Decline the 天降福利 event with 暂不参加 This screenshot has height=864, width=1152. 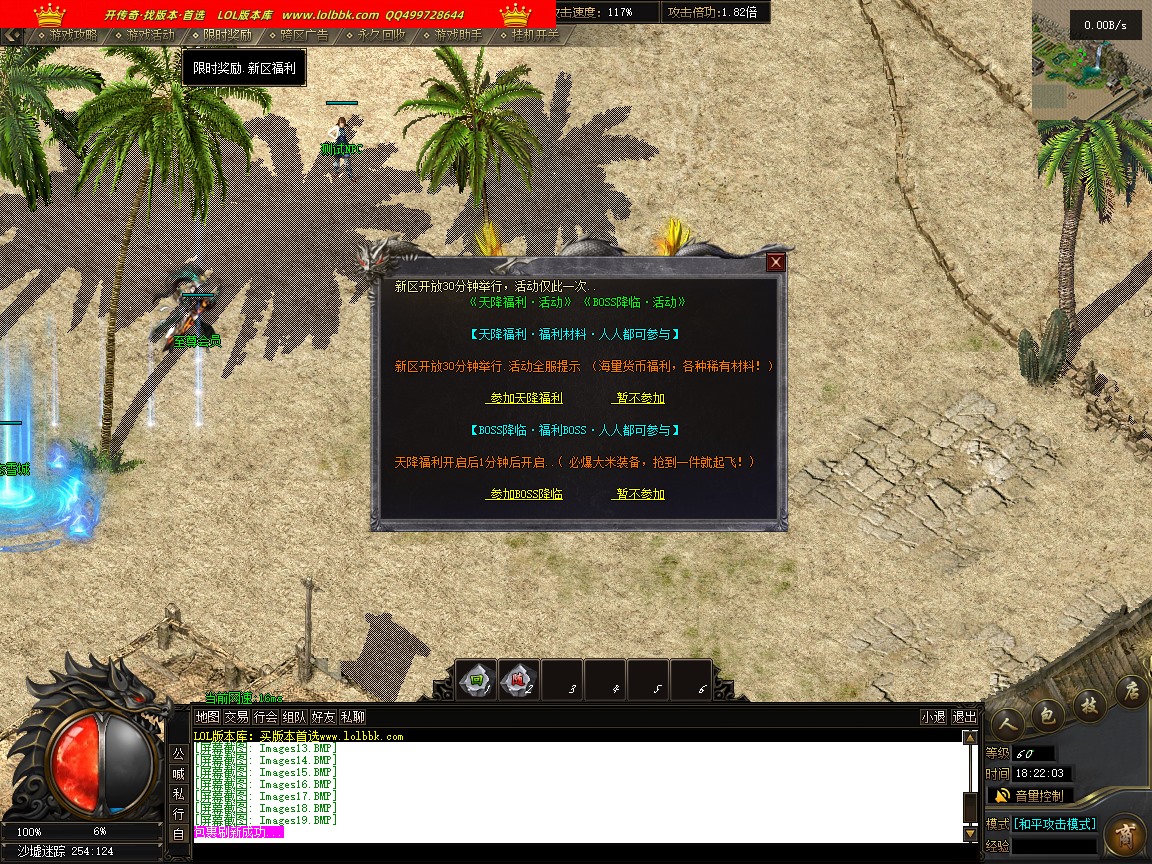(640, 398)
